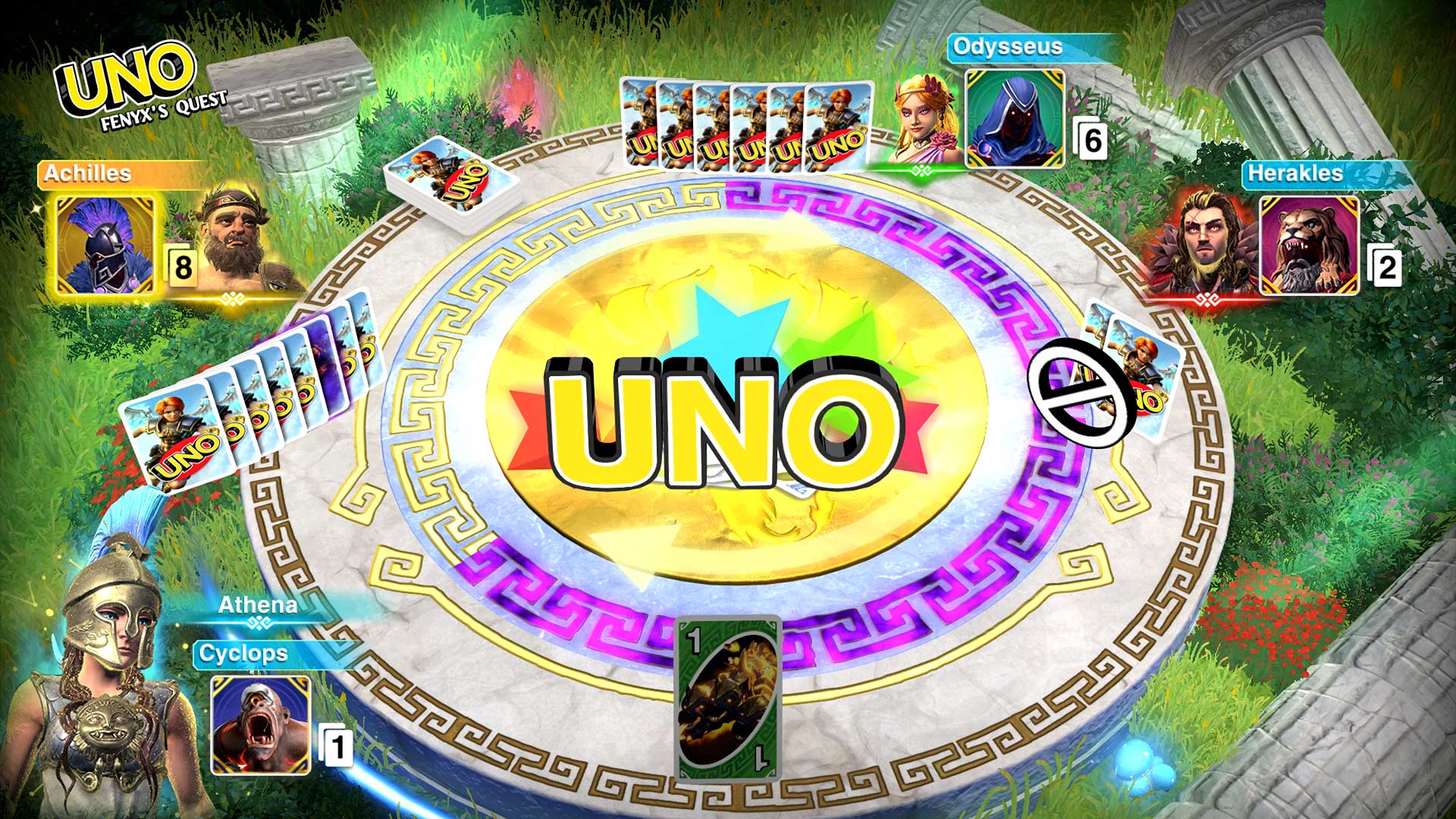Click the Athena name label
The image size is (1456, 819).
click(x=258, y=605)
